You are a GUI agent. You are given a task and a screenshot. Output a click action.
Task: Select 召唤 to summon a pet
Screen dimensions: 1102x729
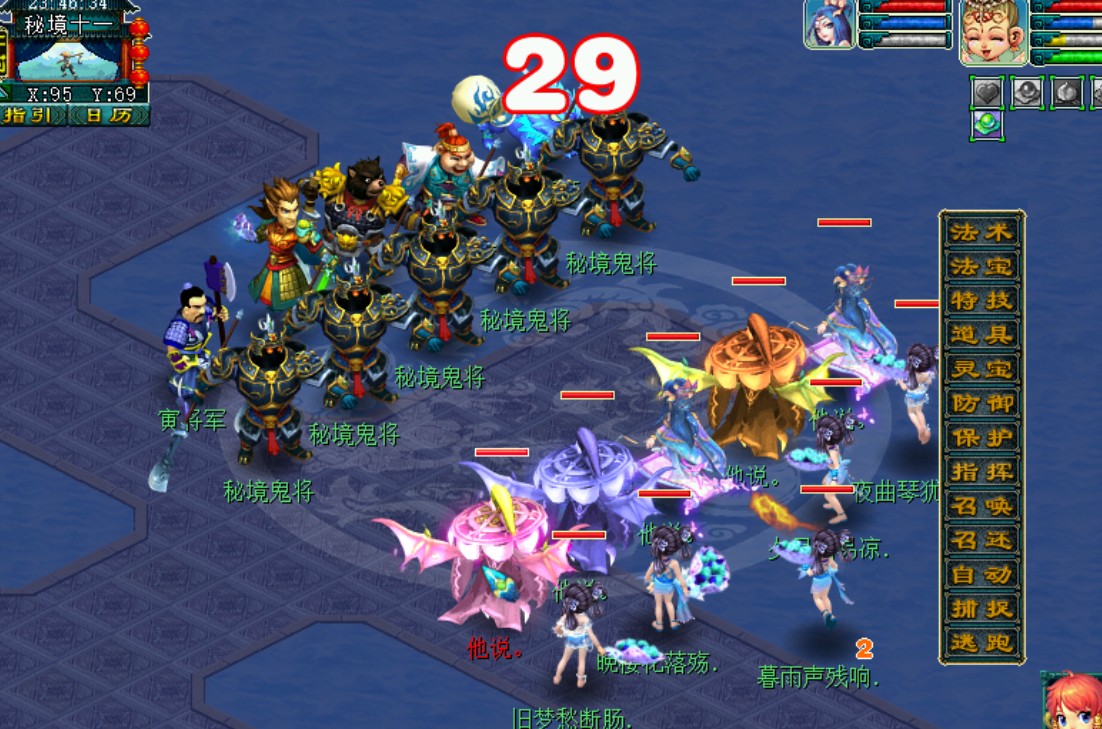(981, 505)
